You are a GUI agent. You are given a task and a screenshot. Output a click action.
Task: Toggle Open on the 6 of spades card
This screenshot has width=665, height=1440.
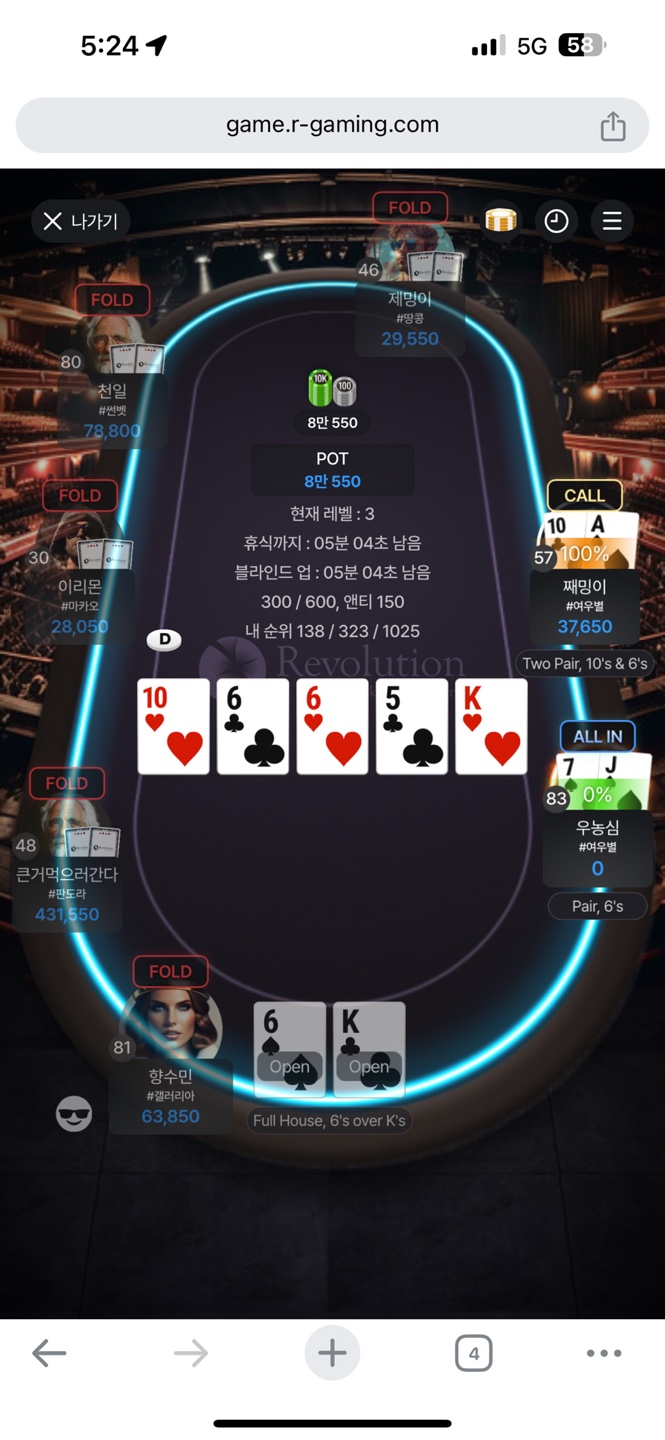[x=289, y=1066]
